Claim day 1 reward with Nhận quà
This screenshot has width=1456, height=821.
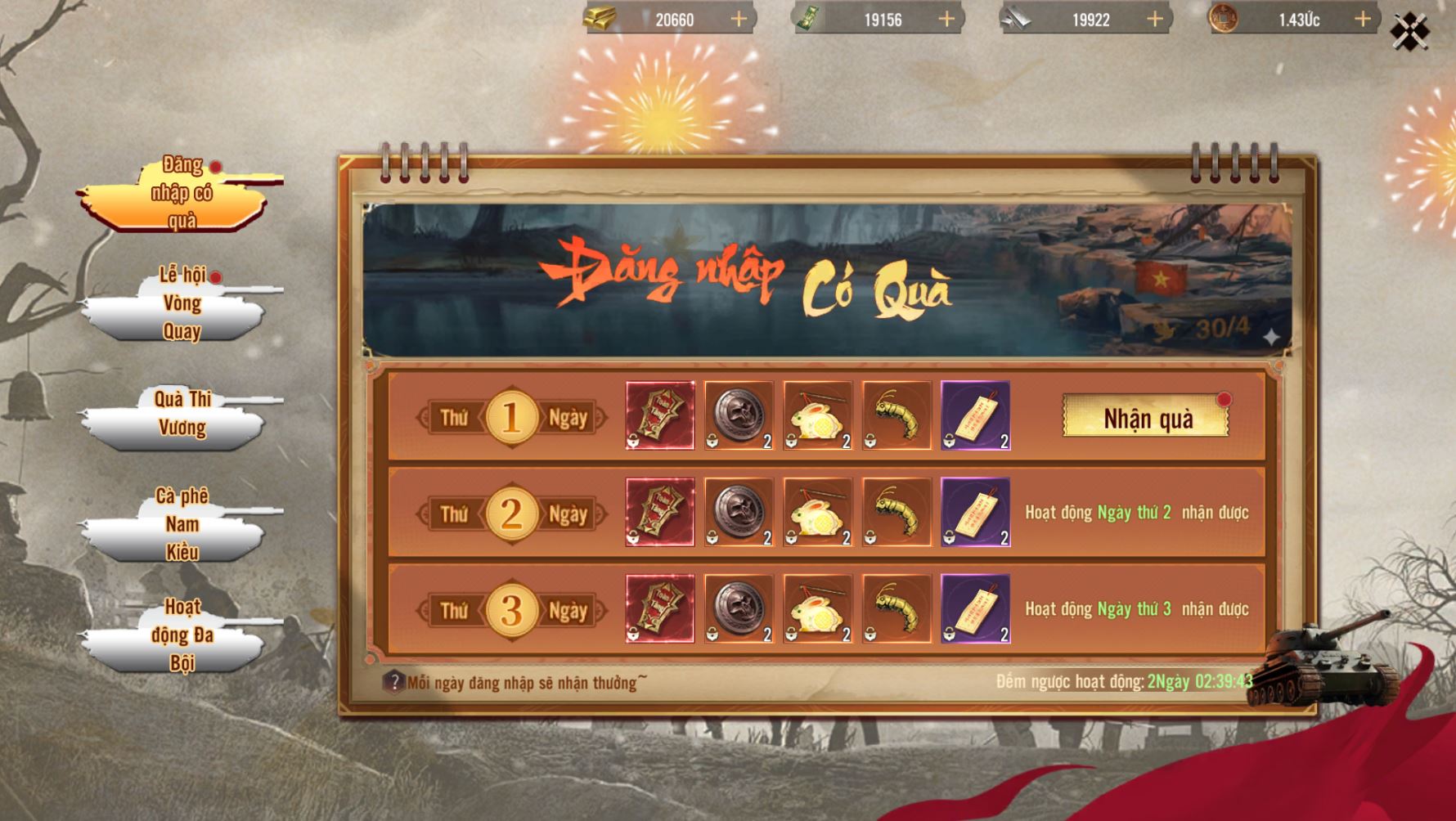pos(1146,418)
